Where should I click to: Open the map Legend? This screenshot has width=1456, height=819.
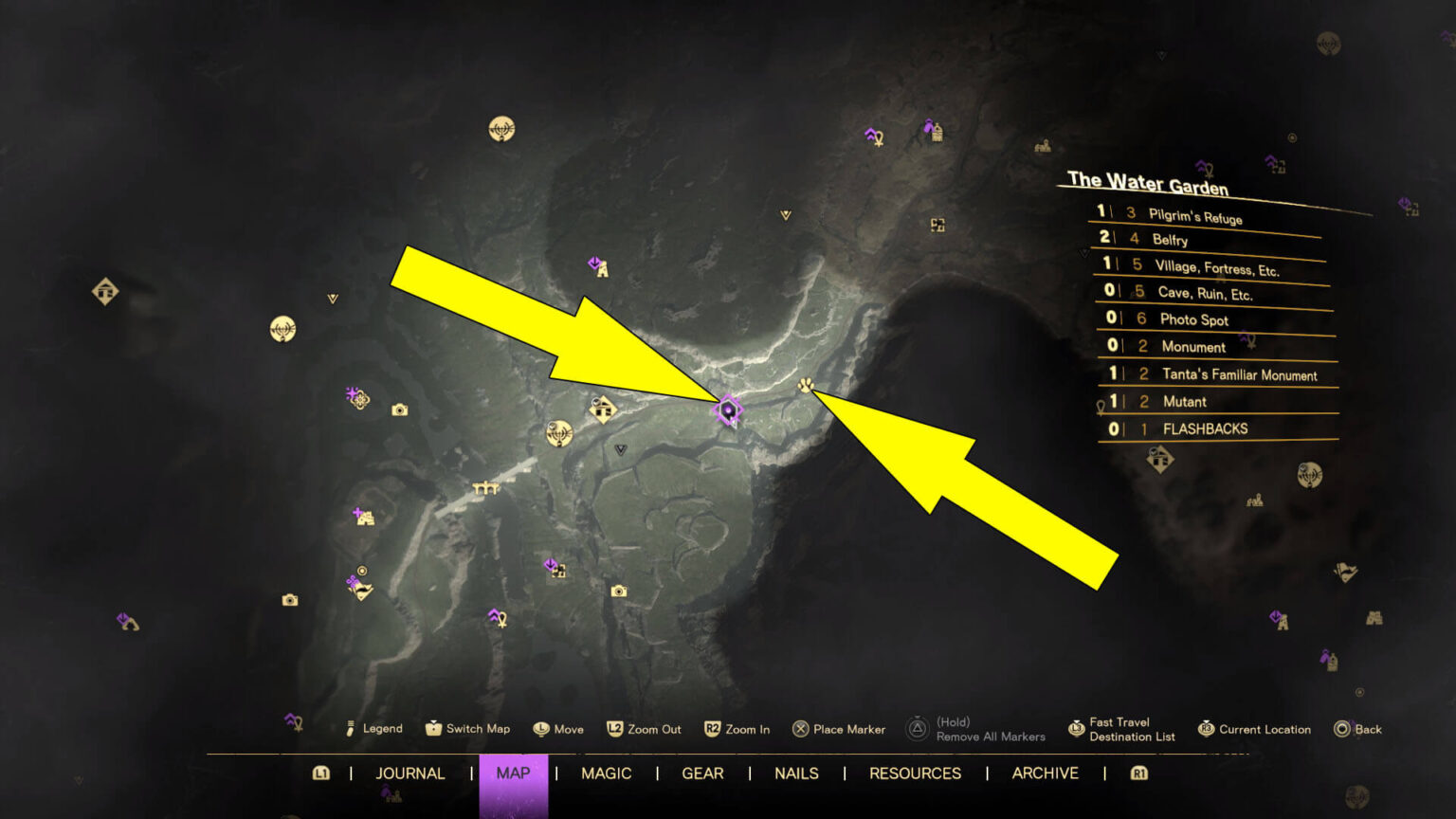click(x=351, y=729)
